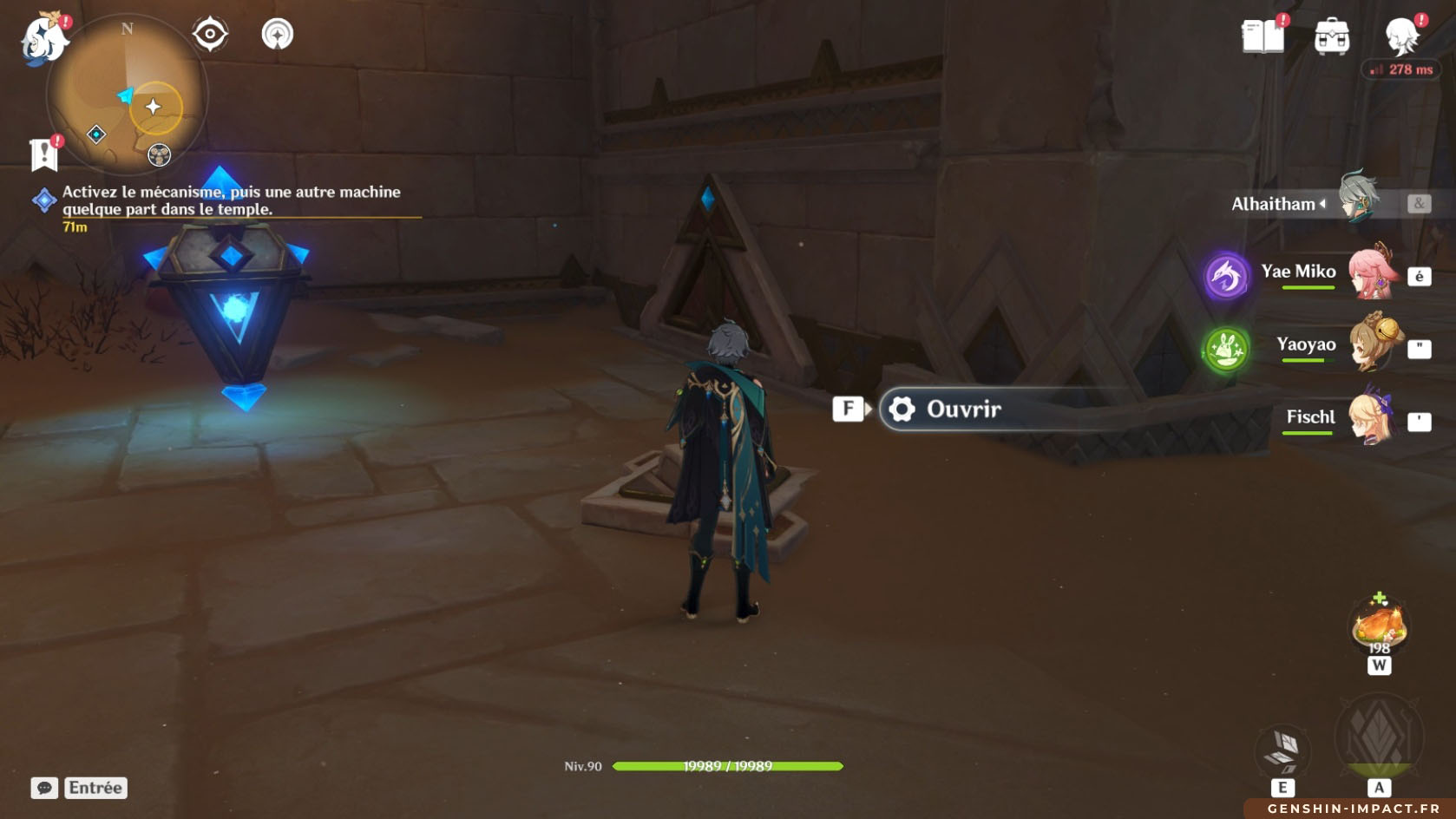Click Yae Miko's purple burst ready icon

(1227, 277)
